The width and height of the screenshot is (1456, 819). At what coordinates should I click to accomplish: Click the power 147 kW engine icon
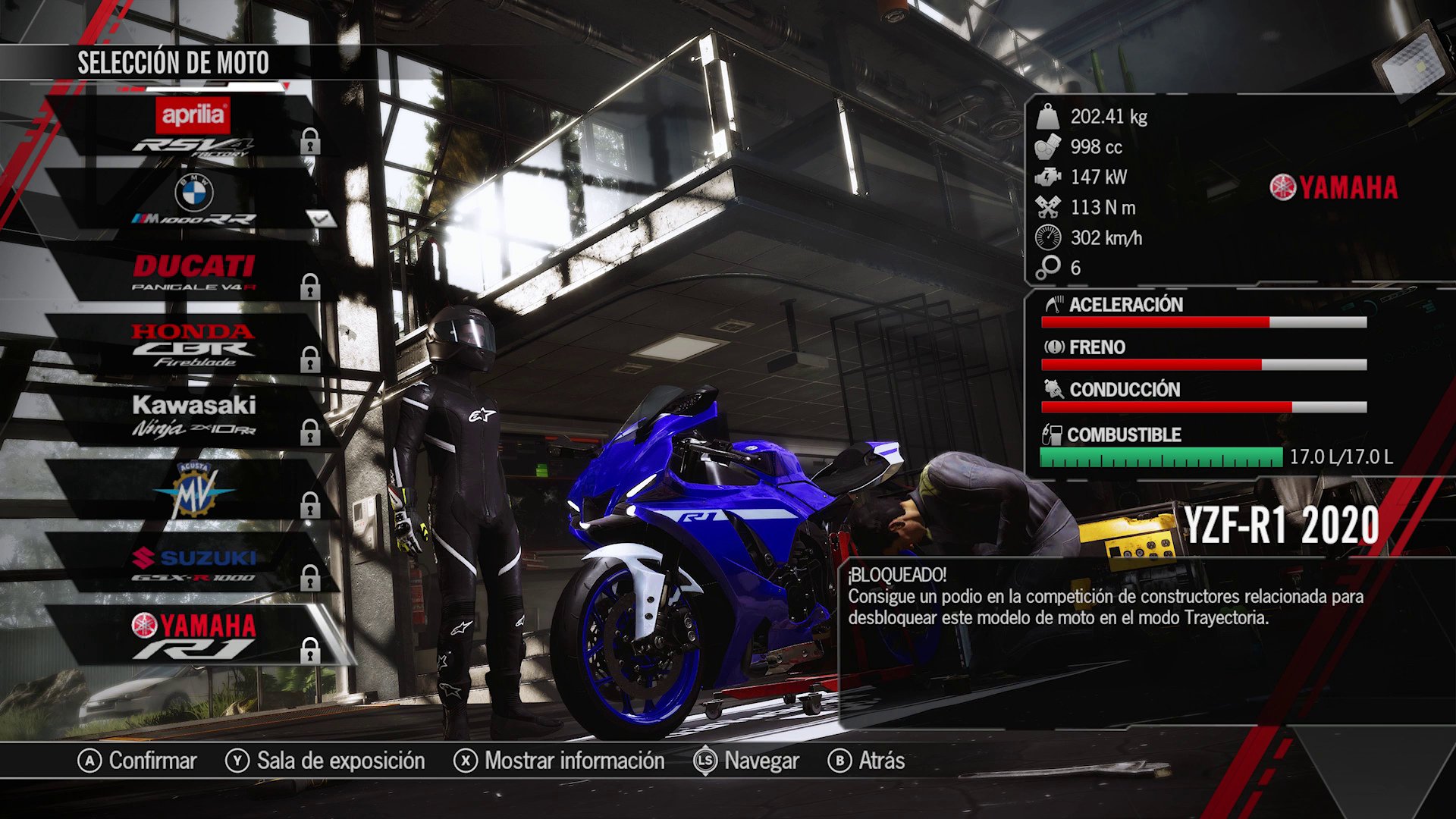pos(1048,177)
